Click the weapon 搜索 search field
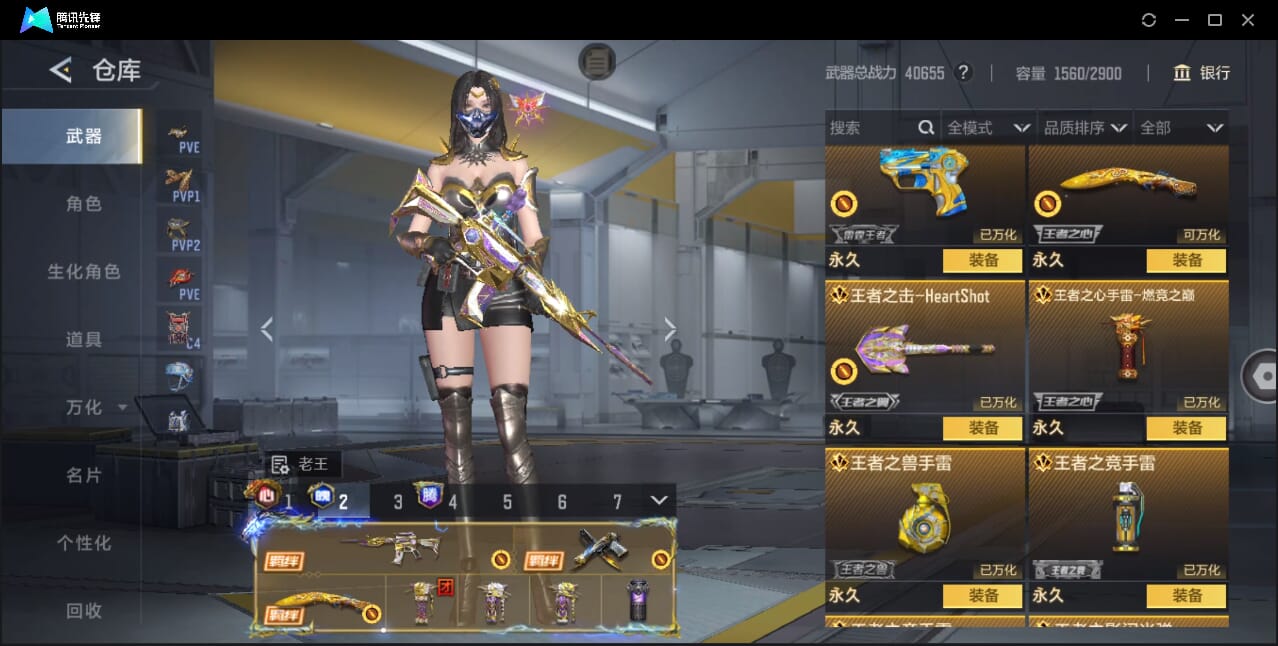Screen dimensions: 1278x646 point(870,128)
